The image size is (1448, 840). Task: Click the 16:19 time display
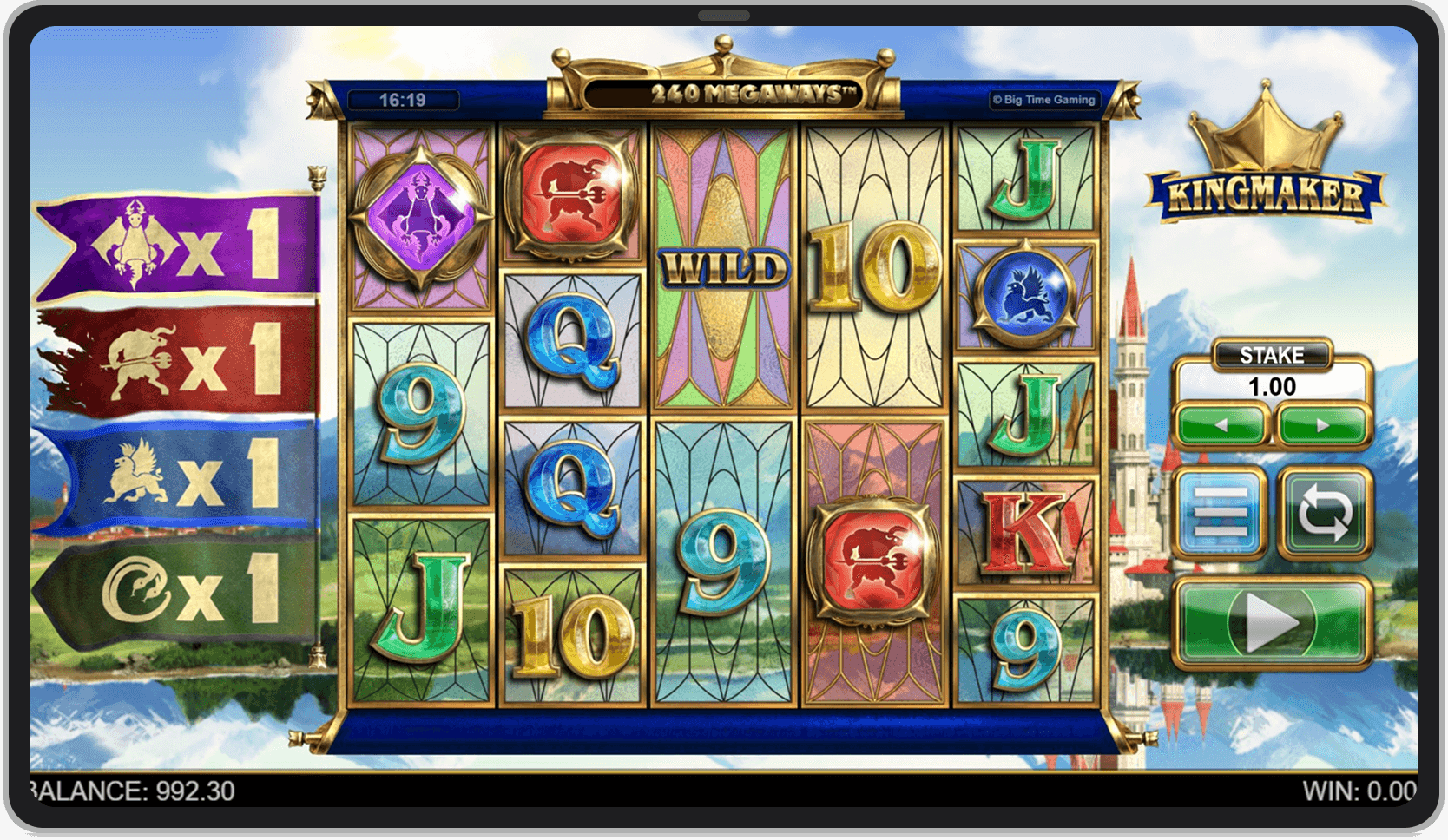[x=402, y=99]
